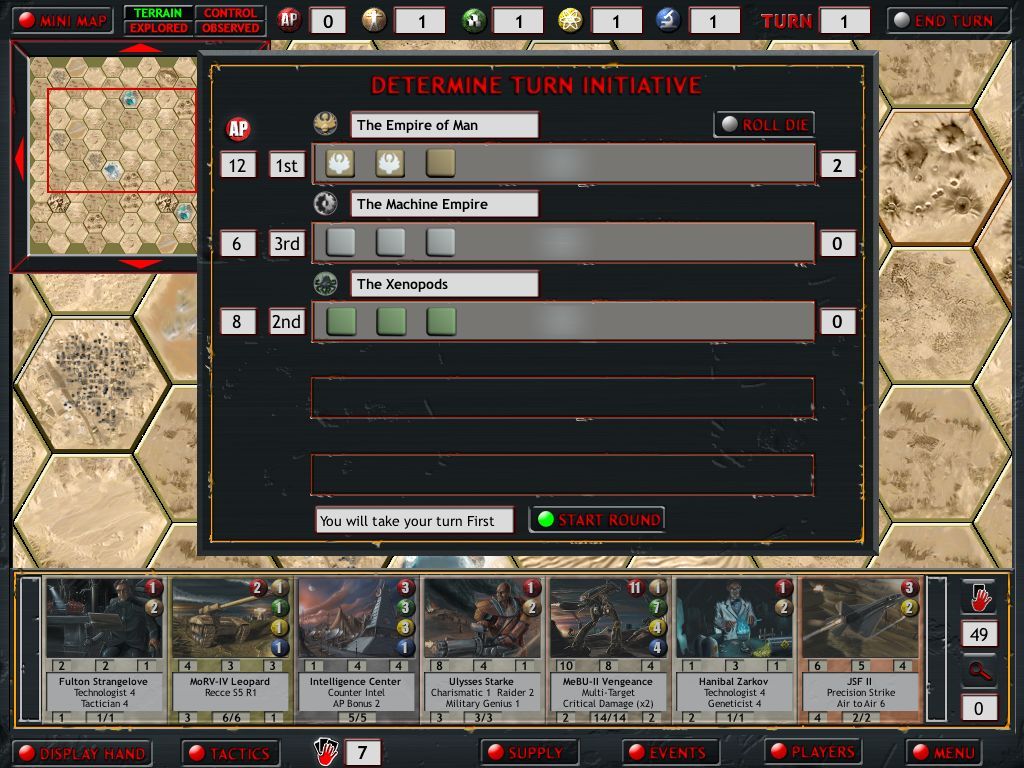Pick the Ulysses Starke card
The image size is (1024, 768).
click(x=482, y=649)
